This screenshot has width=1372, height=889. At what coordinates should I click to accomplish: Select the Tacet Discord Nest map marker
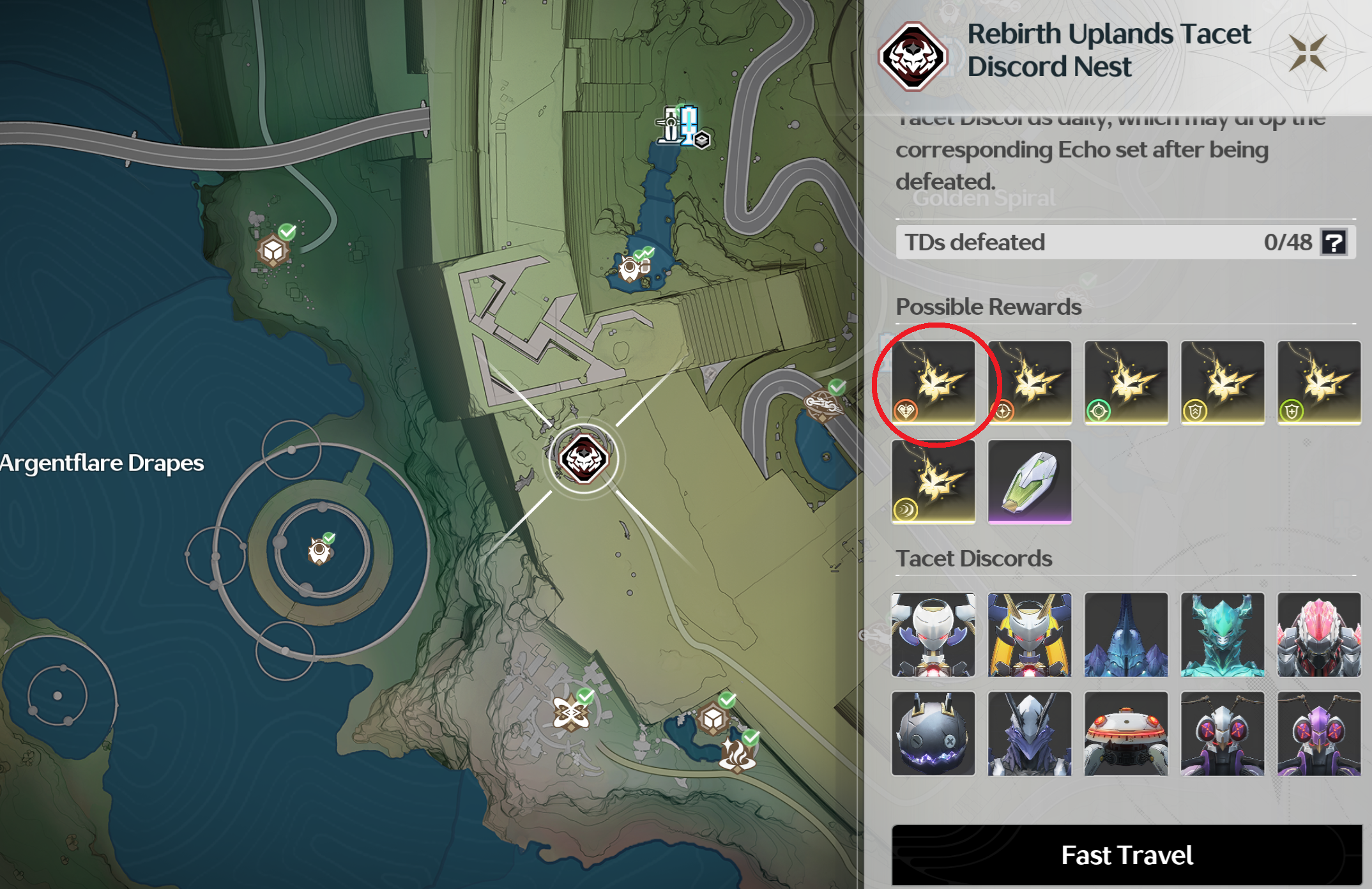[583, 458]
